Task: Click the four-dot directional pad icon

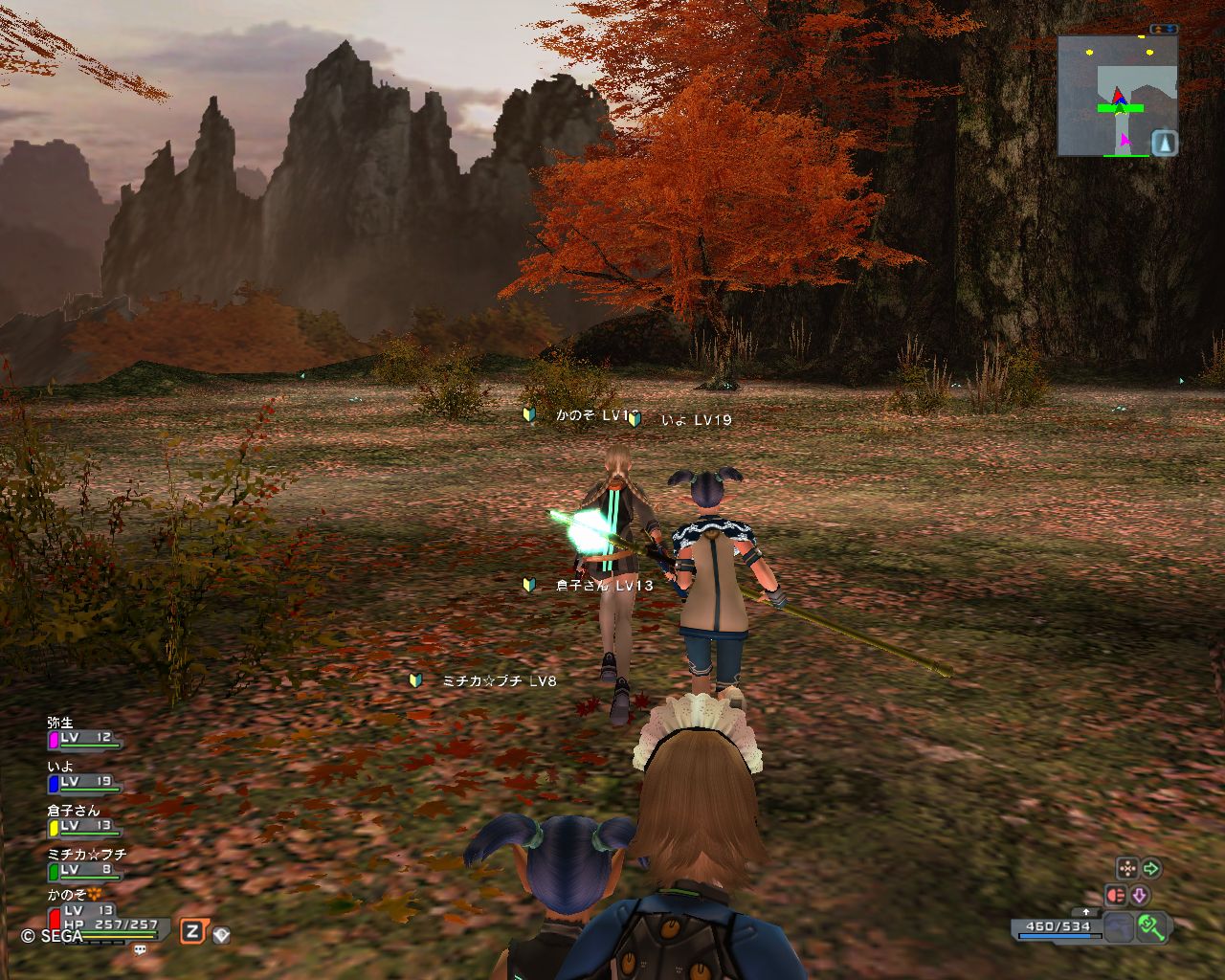Action: [x=1127, y=869]
